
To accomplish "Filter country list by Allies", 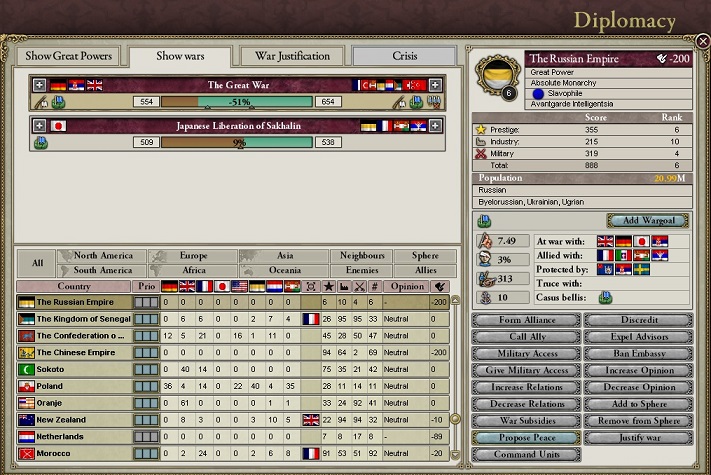I will [426, 270].
